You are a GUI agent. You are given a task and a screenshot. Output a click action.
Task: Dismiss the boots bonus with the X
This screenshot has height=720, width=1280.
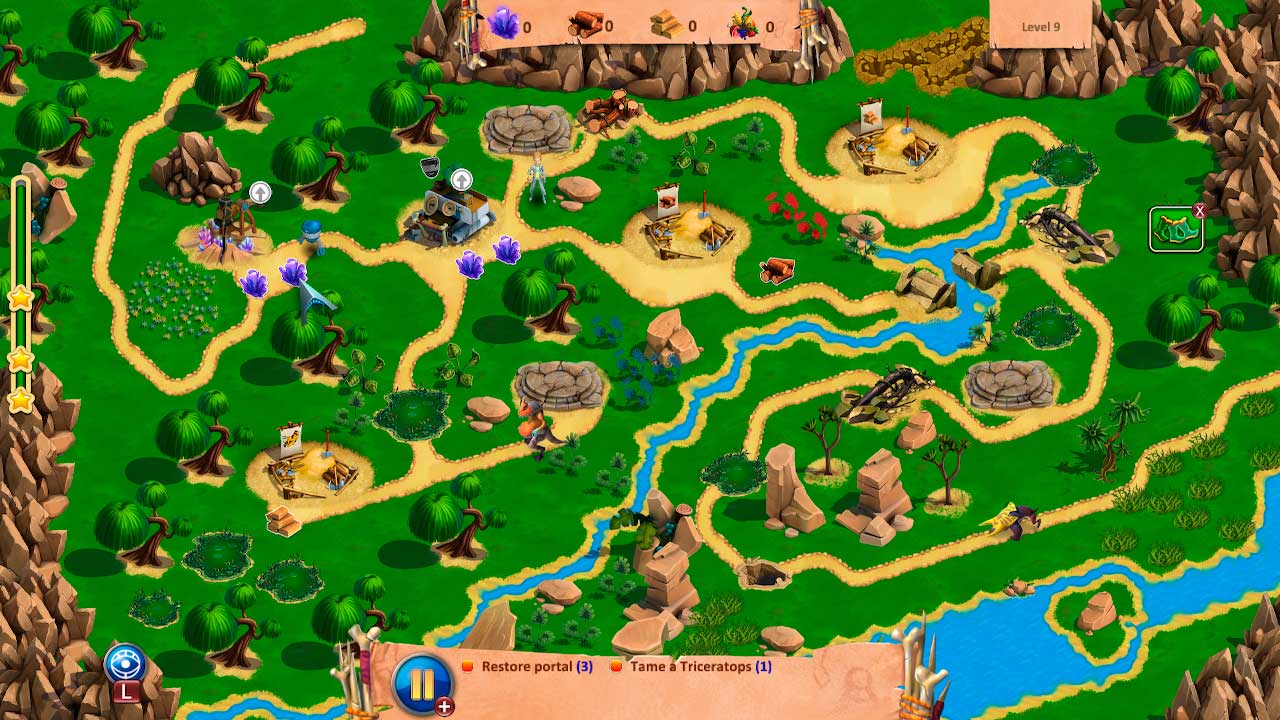(1198, 210)
